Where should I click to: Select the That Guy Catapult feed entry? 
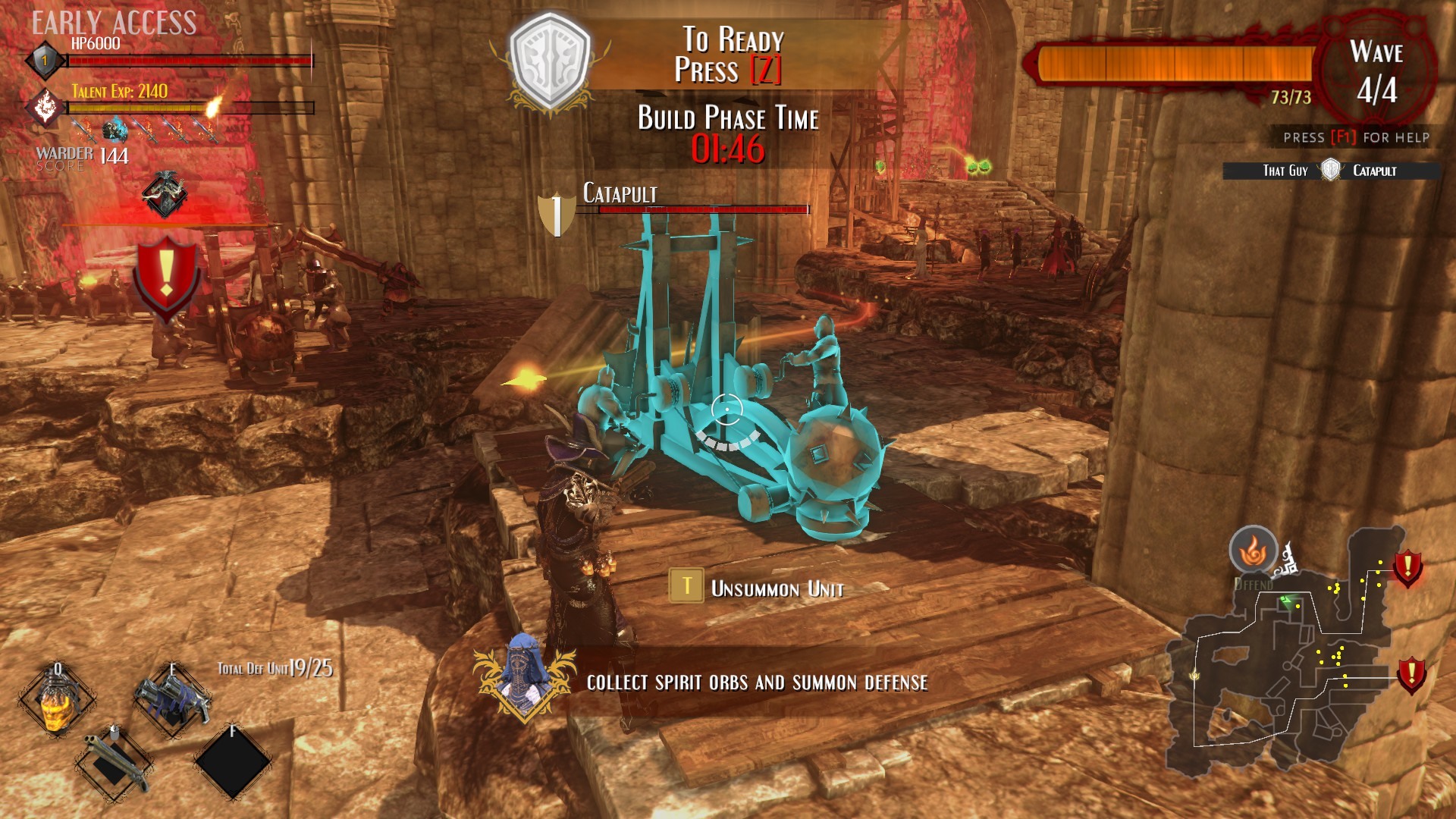pos(1331,171)
